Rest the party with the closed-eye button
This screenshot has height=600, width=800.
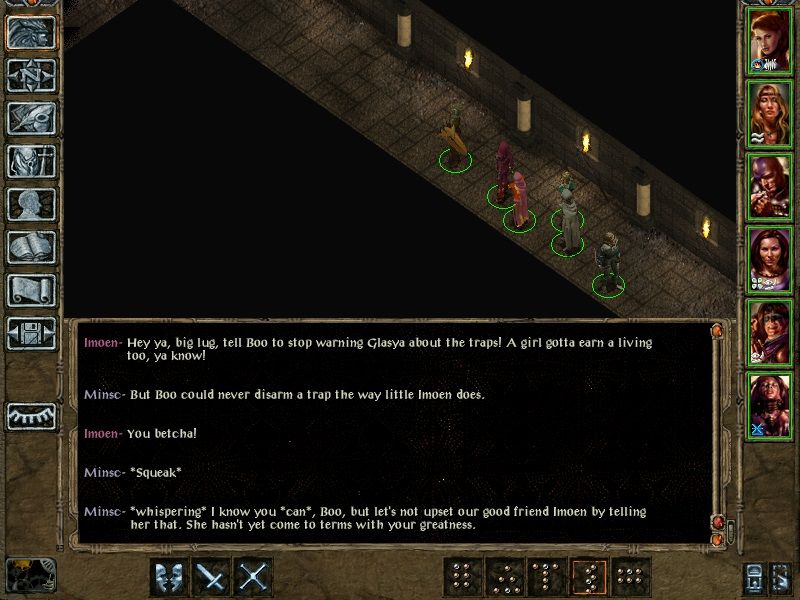tap(31, 414)
